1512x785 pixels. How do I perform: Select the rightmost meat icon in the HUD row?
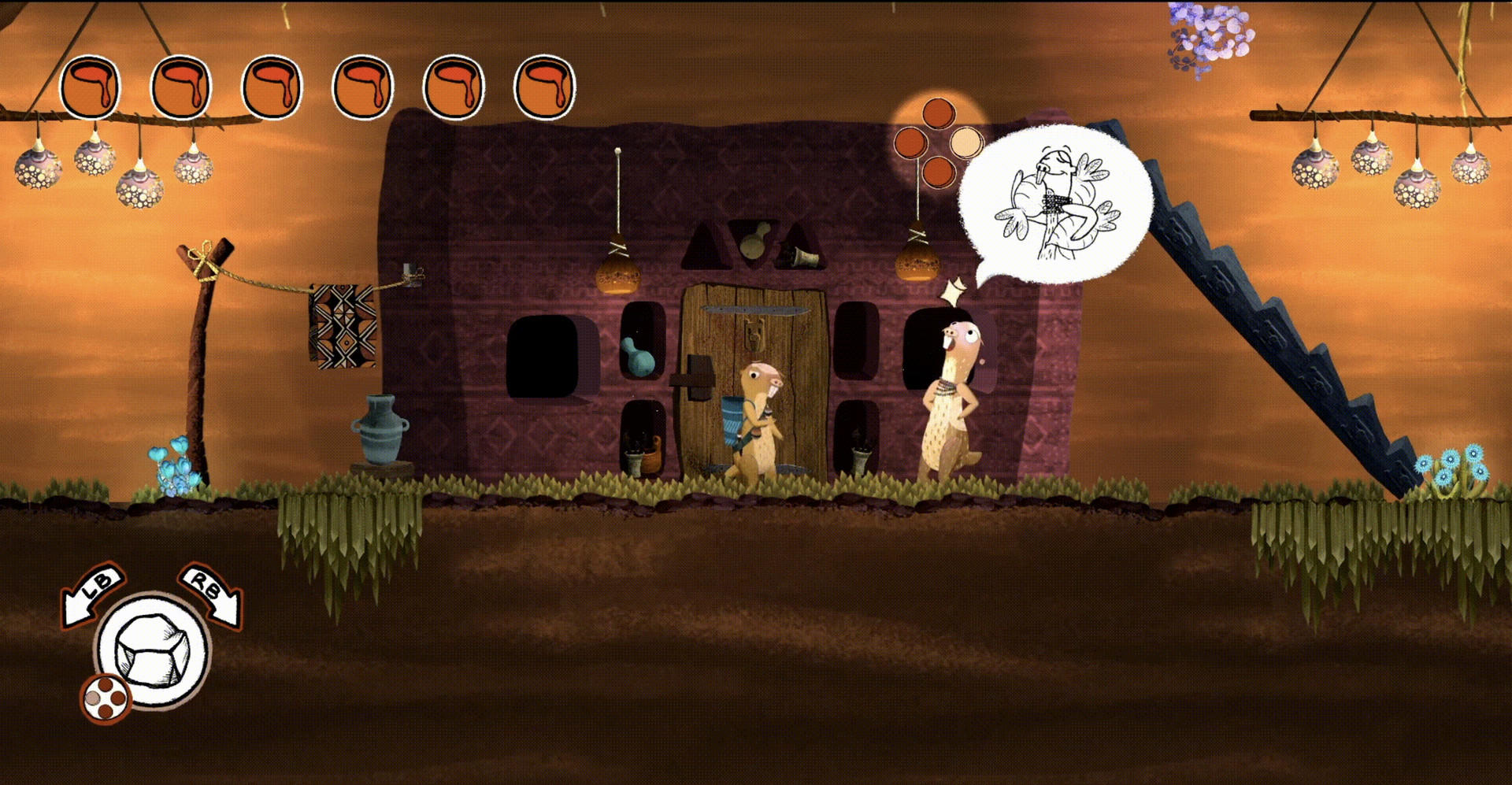tap(546, 87)
